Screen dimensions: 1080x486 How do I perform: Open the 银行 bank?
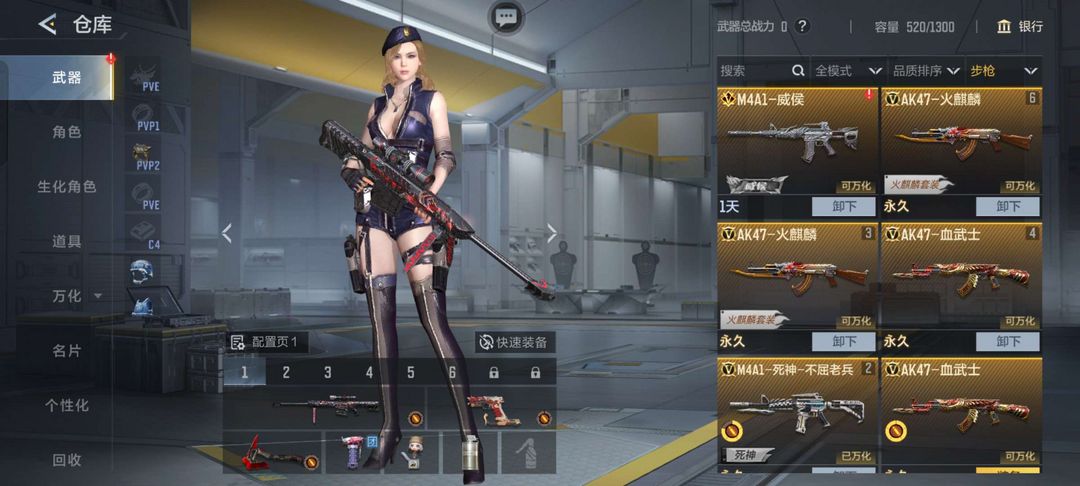[1020, 27]
